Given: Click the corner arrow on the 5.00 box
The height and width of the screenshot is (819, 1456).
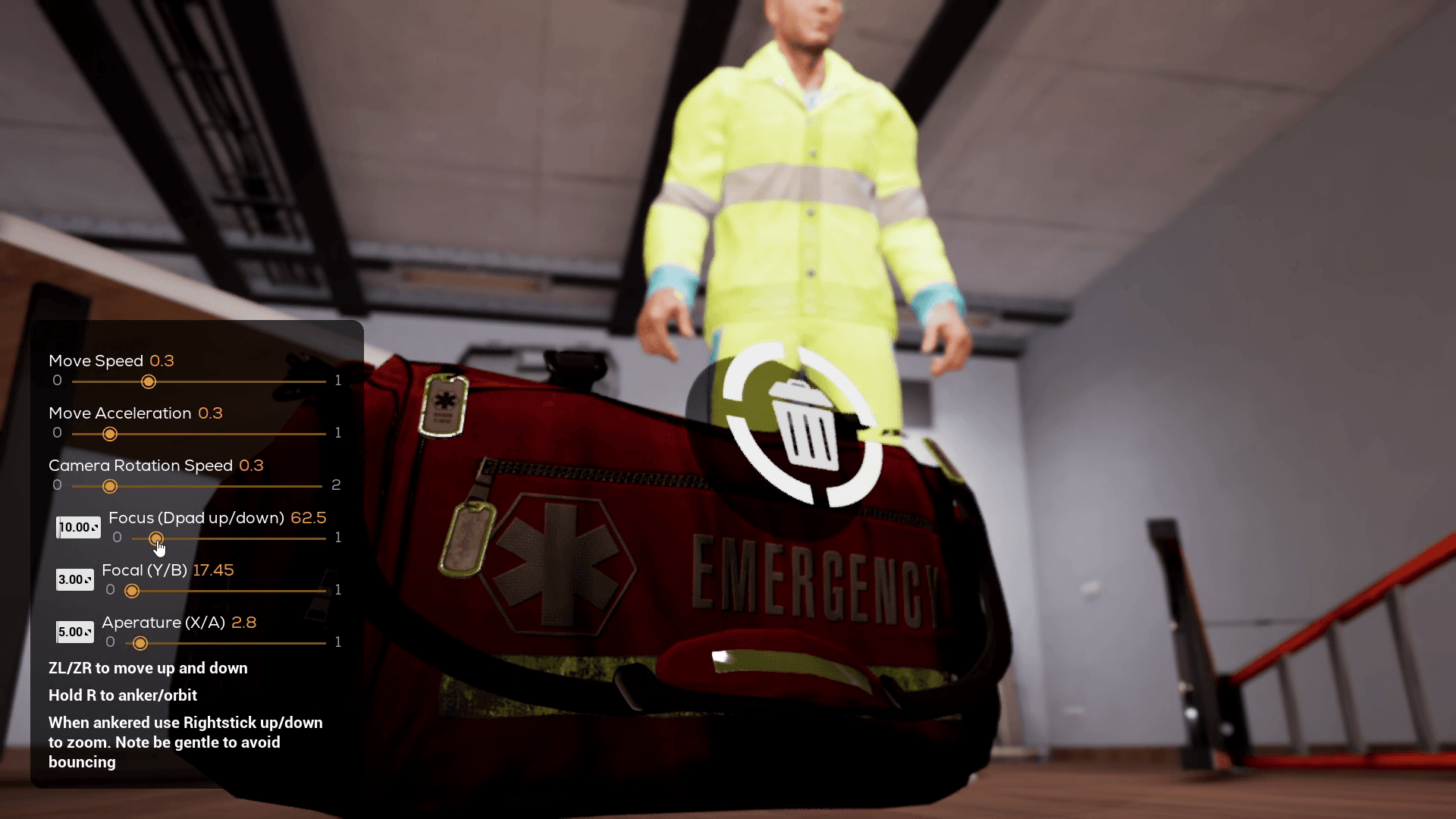Looking at the screenshot, I should [89, 631].
